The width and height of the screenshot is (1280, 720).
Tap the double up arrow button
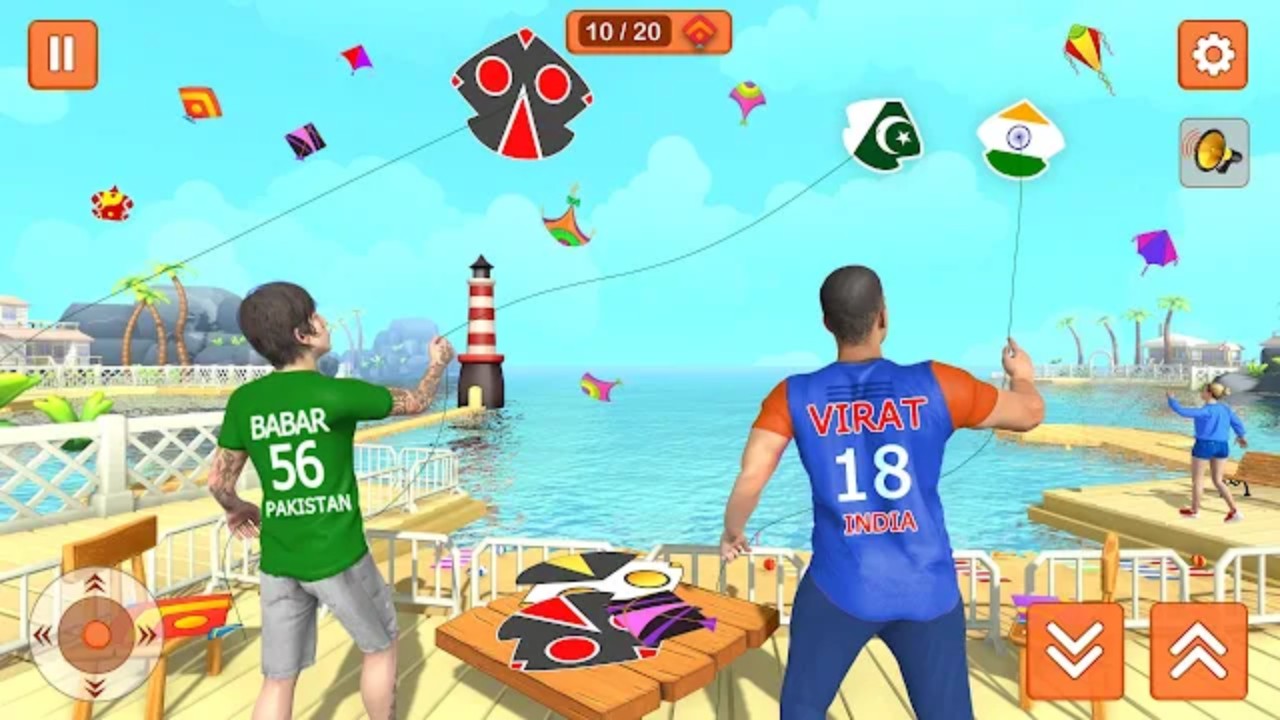(x=1198, y=650)
